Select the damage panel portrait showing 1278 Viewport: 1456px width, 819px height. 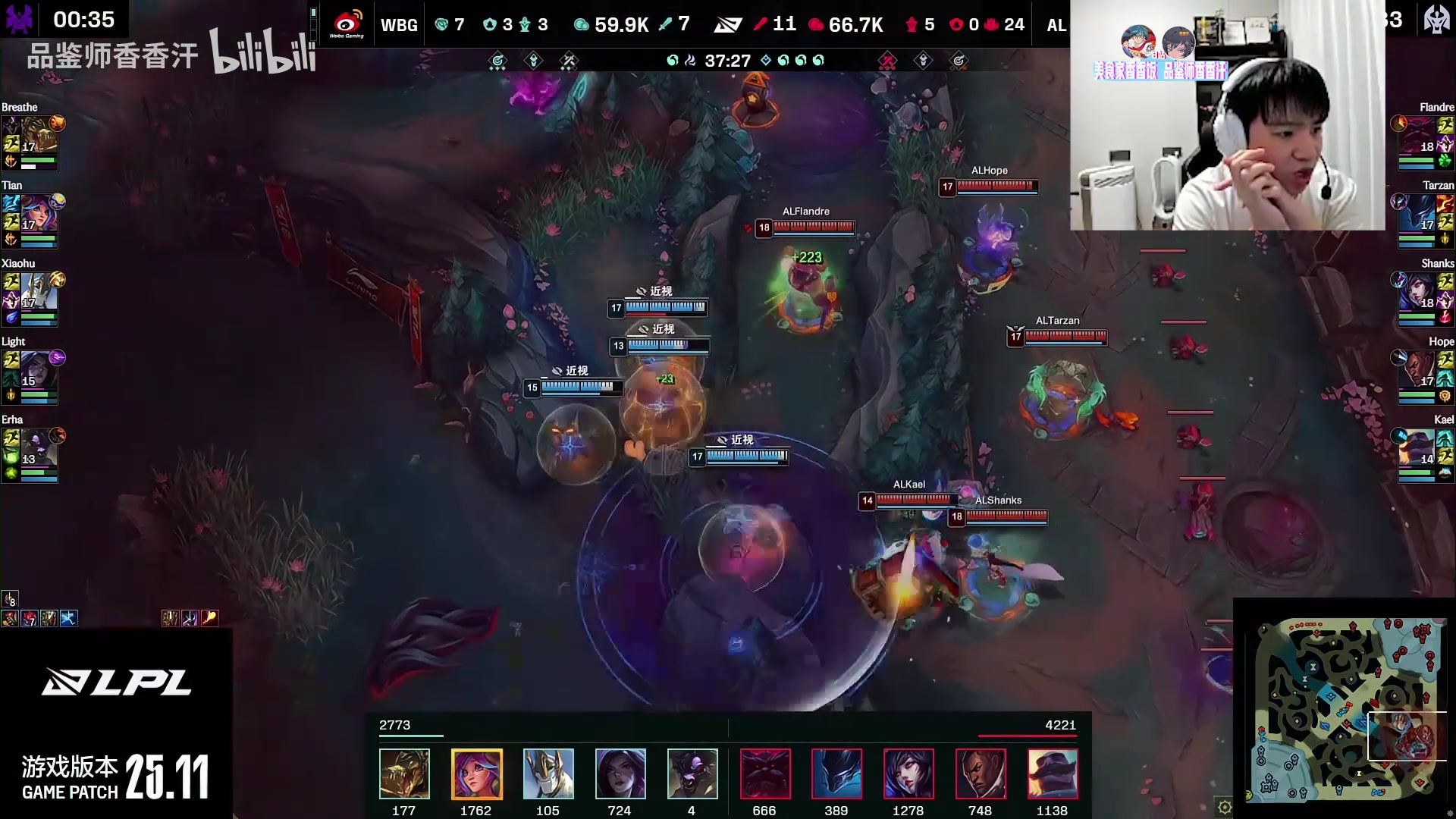(x=908, y=773)
